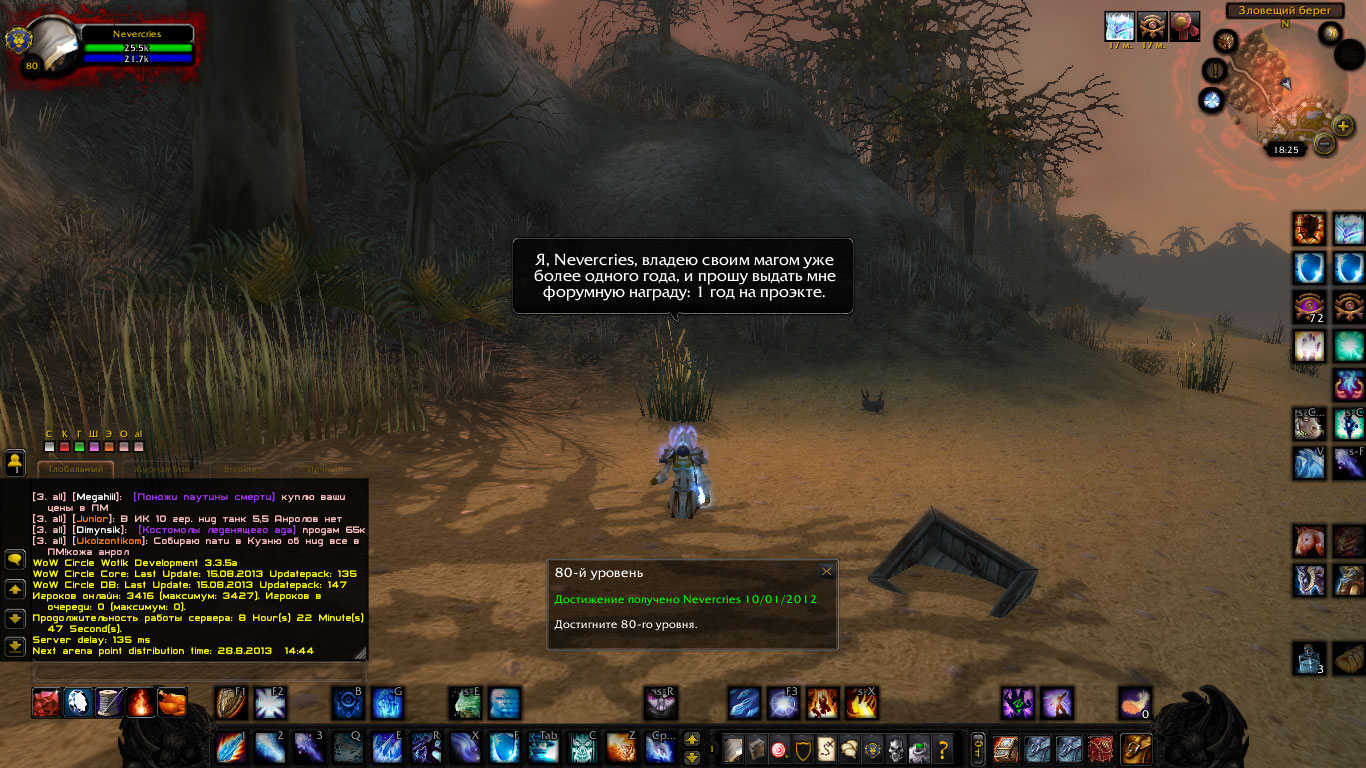Cast the teal skull ability bound to C
This screenshot has width=1366, height=768.
click(x=584, y=748)
